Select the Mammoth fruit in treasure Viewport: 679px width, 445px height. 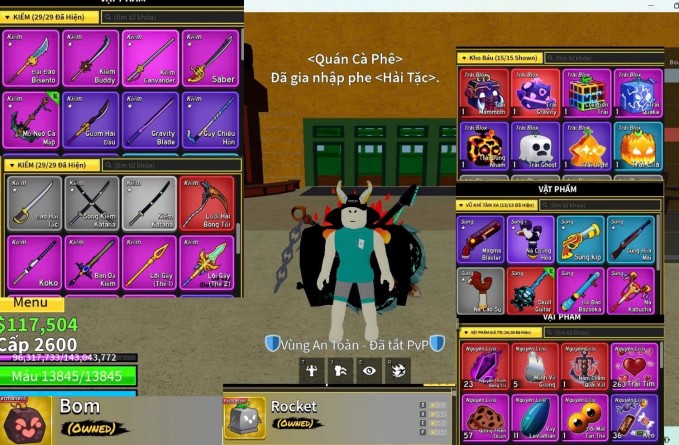click(483, 93)
